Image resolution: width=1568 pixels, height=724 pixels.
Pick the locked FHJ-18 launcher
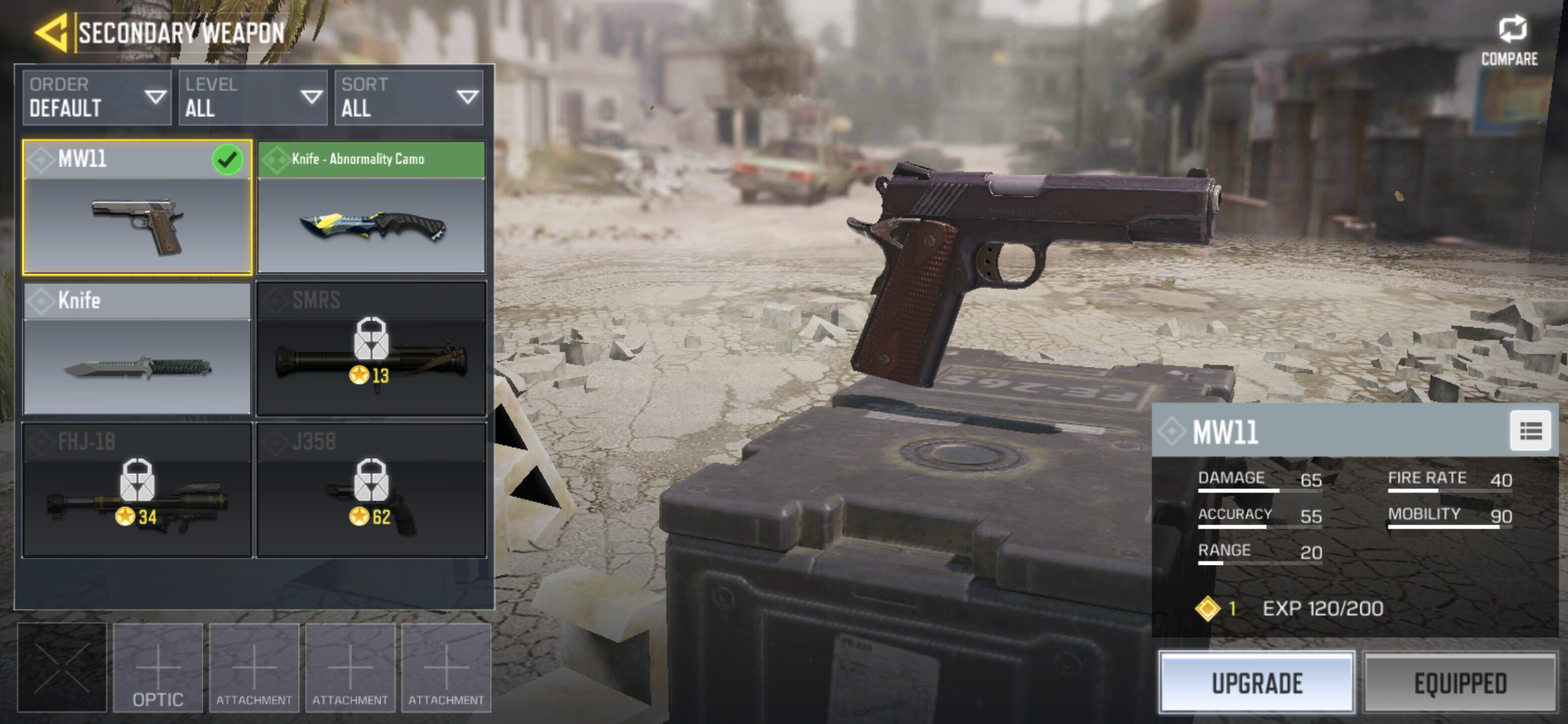tap(137, 490)
